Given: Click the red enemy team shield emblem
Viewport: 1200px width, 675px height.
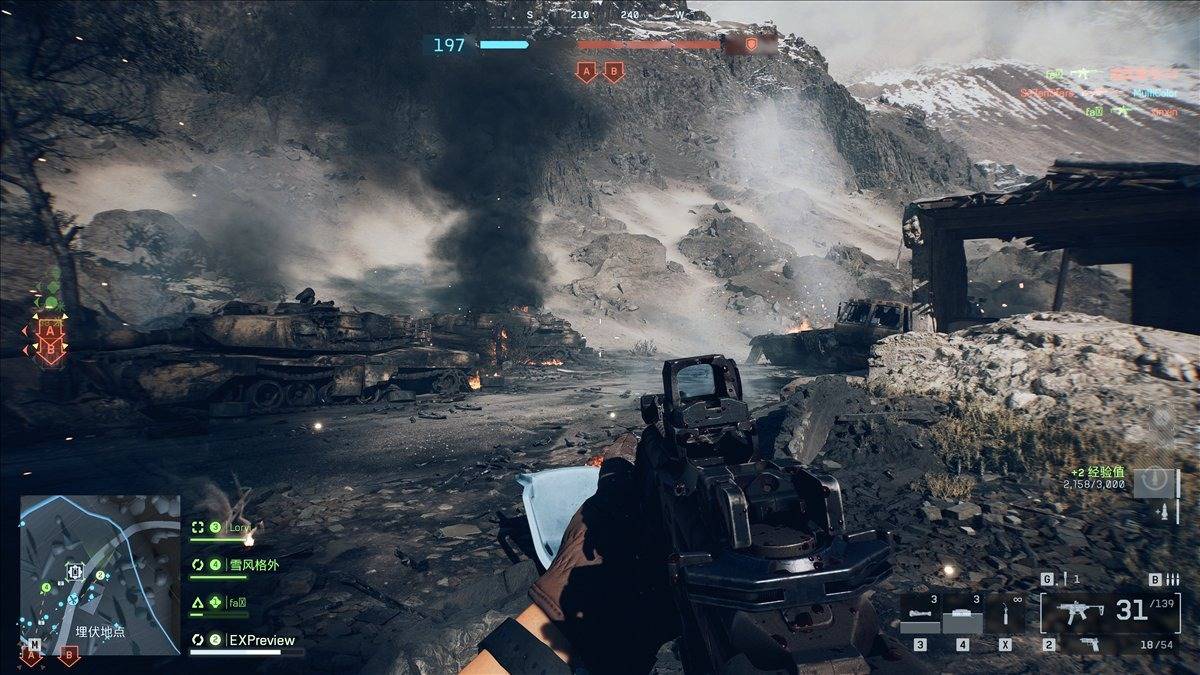Looking at the screenshot, I should pyautogui.click(x=751, y=45).
